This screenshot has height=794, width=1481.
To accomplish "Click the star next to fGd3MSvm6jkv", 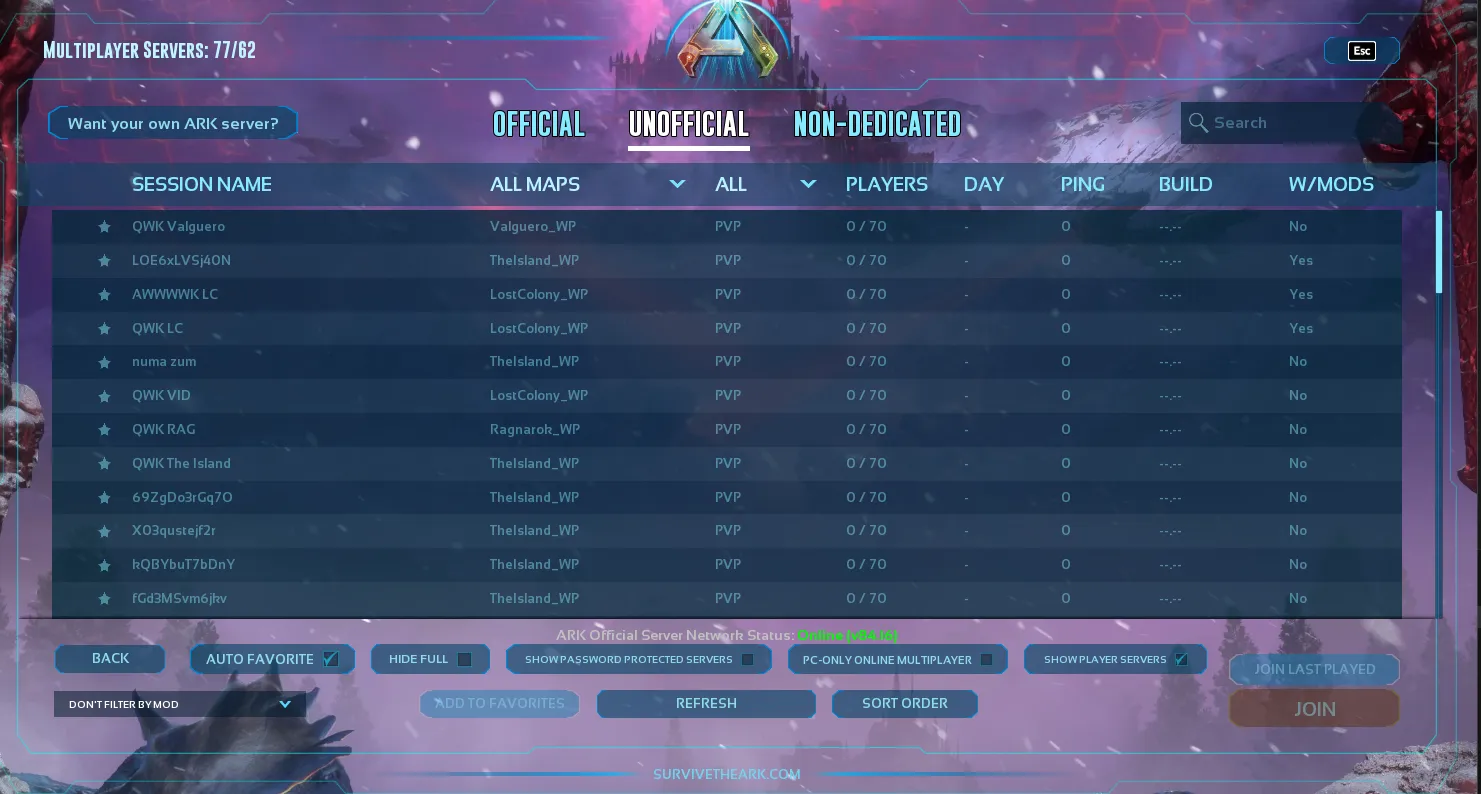I will 104,598.
